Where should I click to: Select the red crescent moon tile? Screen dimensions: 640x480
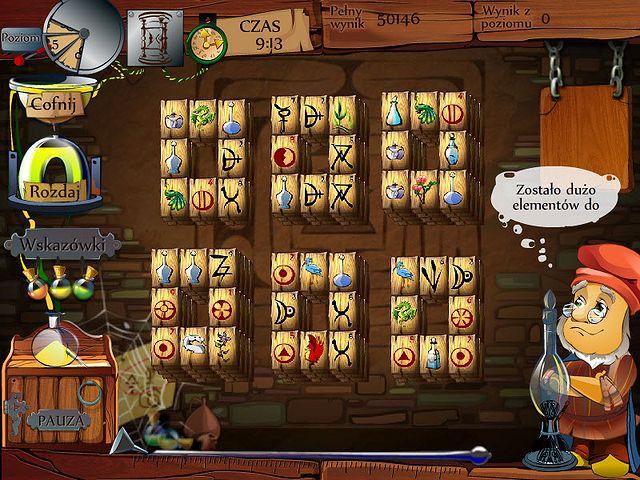pos(285,156)
